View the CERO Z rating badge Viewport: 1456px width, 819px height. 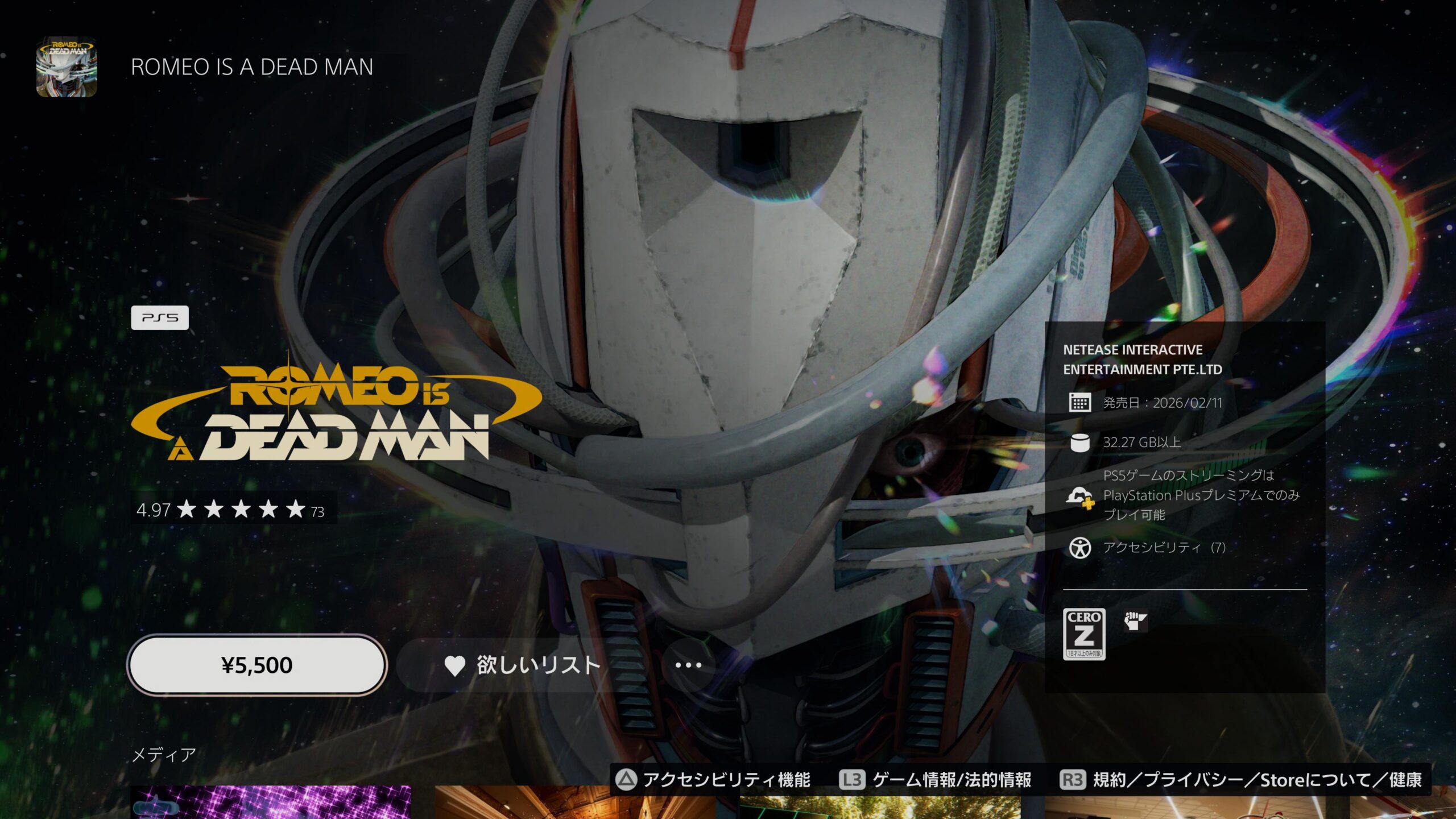[x=1084, y=634]
